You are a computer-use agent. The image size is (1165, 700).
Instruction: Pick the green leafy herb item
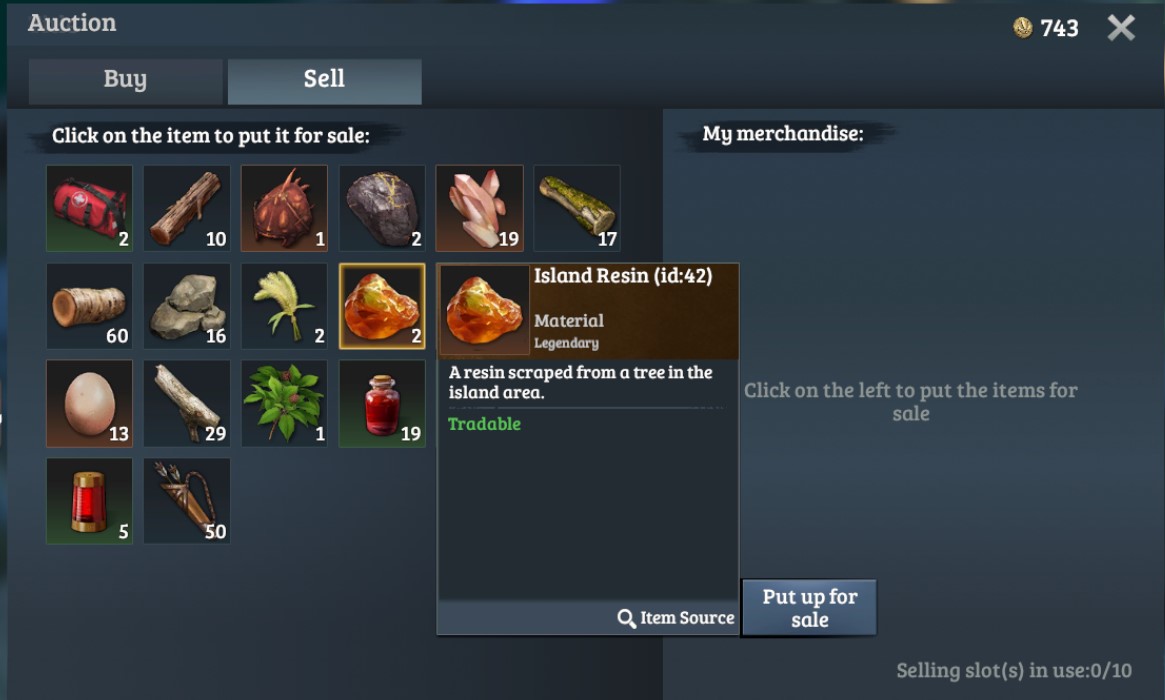[x=284, y=403]
